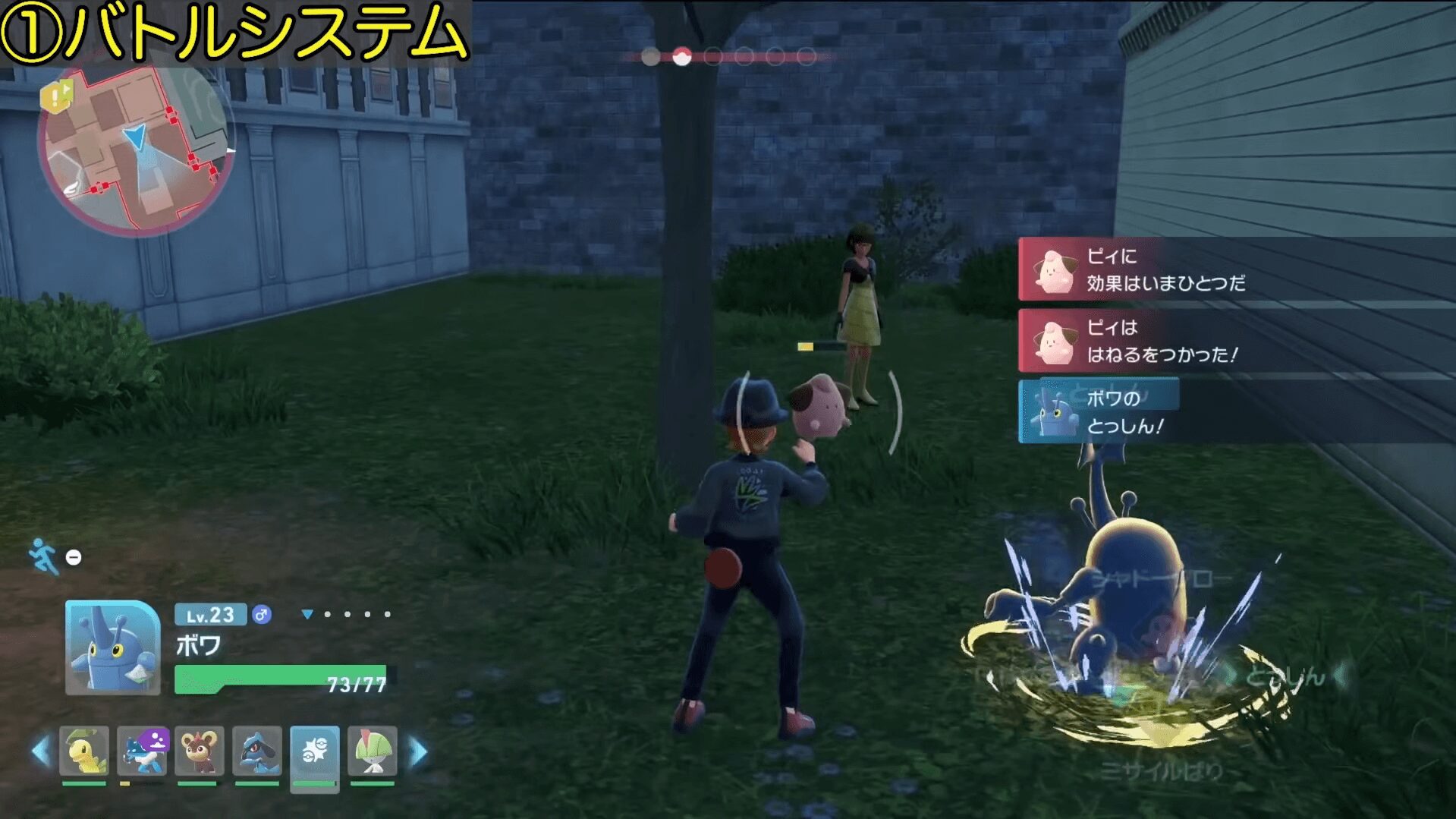The height and width of the screenshot is (819, 1456).
Task: Click the male gender symbol beside Lv.23
Action: (263, 615)
